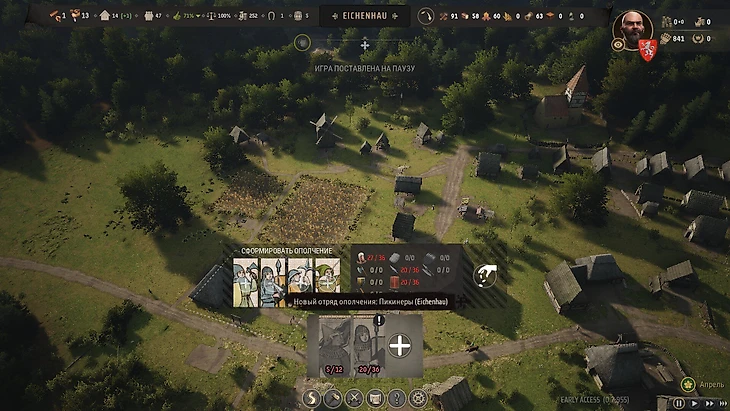Open the lord portrait in top corner
Viewport: 730px width, 411px height.
632,26
